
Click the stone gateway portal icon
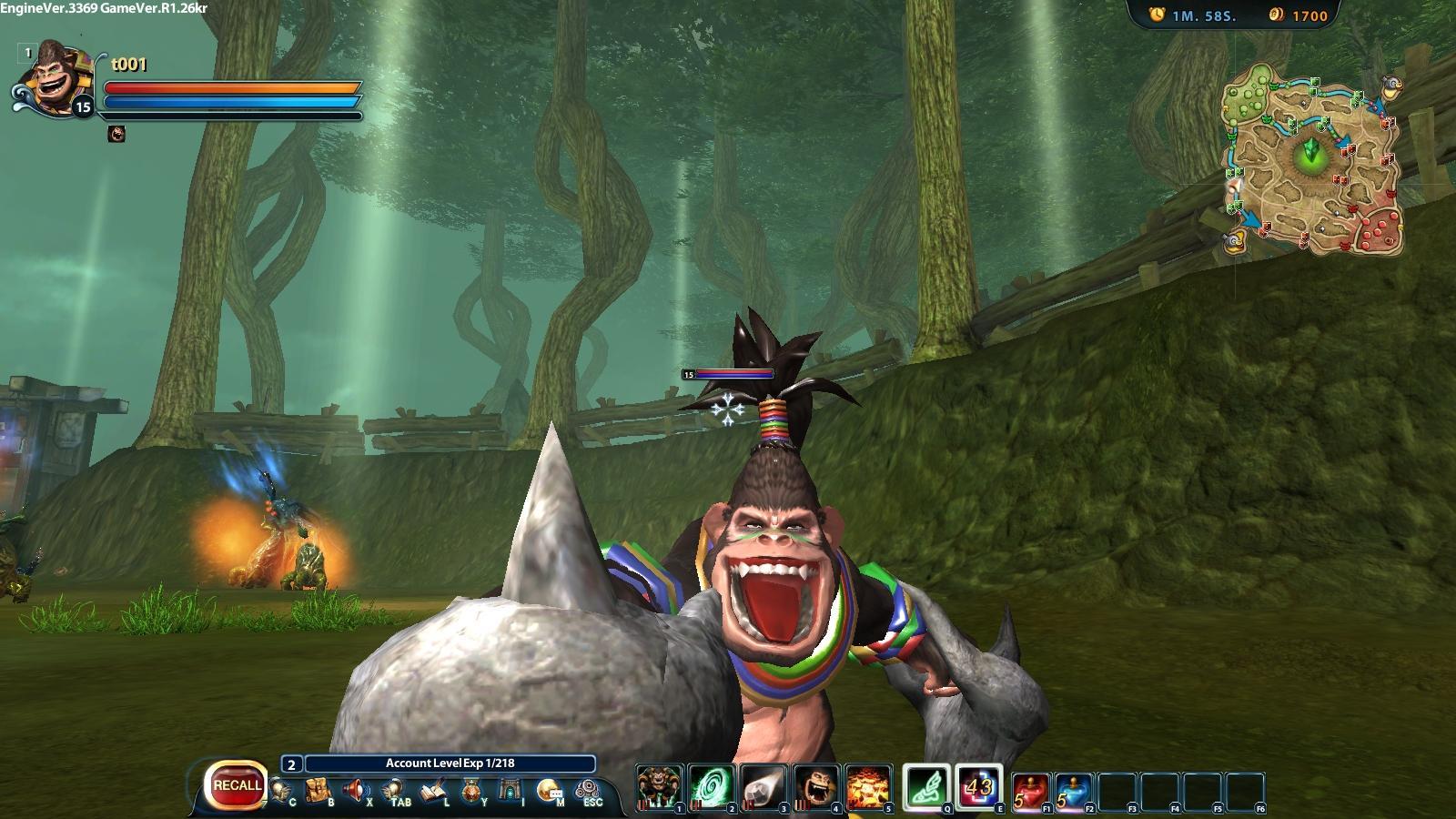(510, 790)
